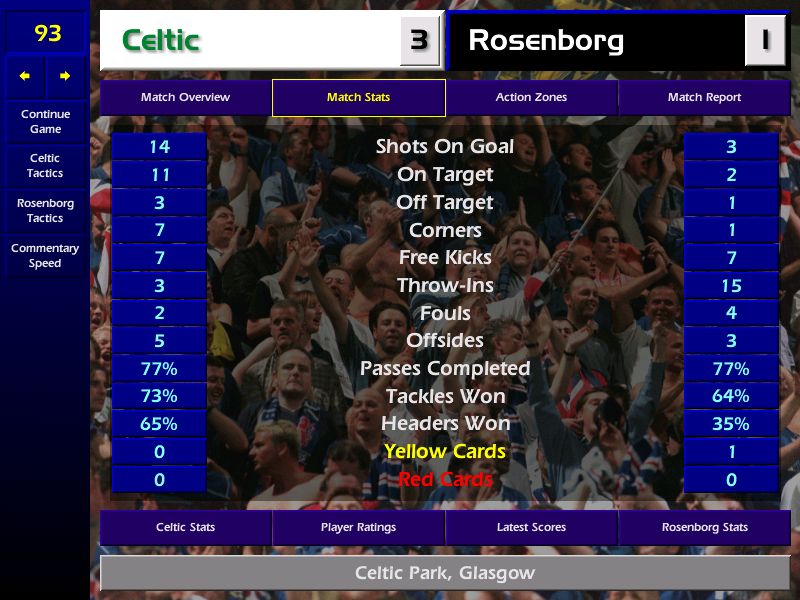Choose the Commentary Speed option
The image size is (800, 600).
pyautogui.click(x=45, y=256)
